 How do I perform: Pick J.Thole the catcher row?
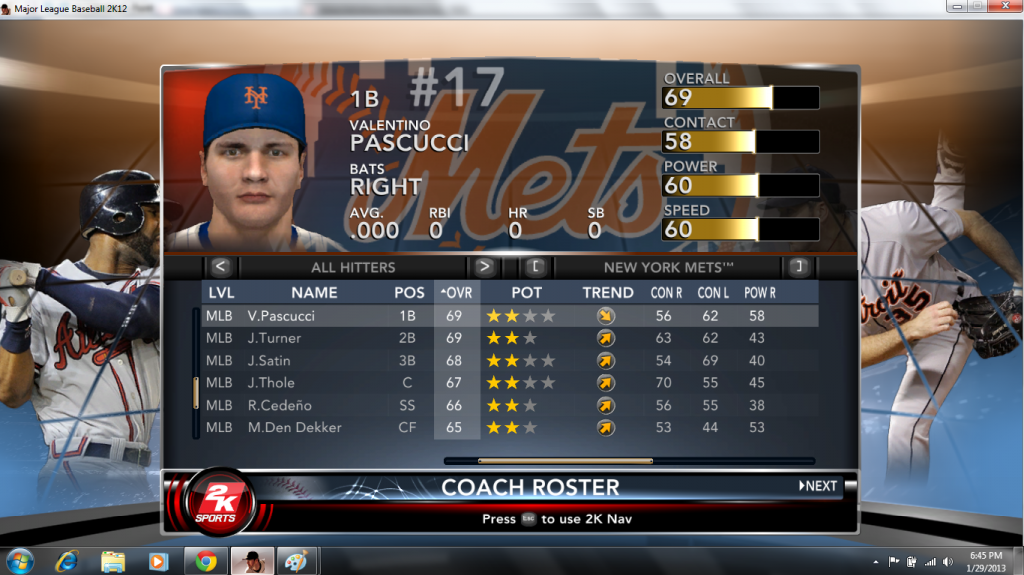[270, 383]
